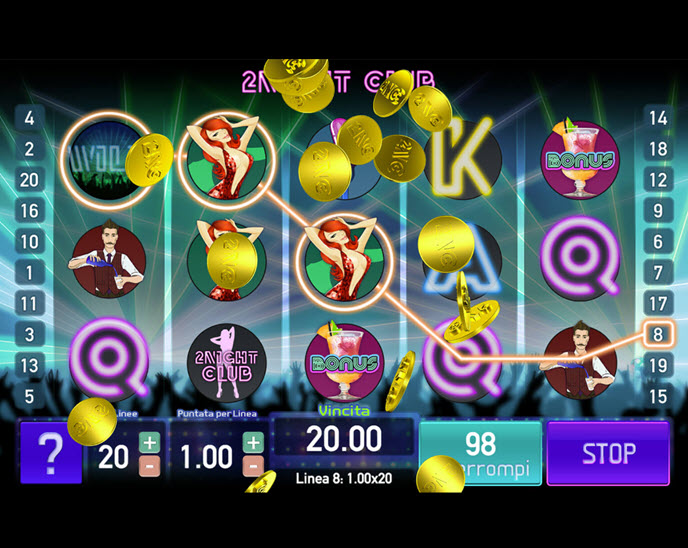Open the question mark help button

[x=51, y=454]
